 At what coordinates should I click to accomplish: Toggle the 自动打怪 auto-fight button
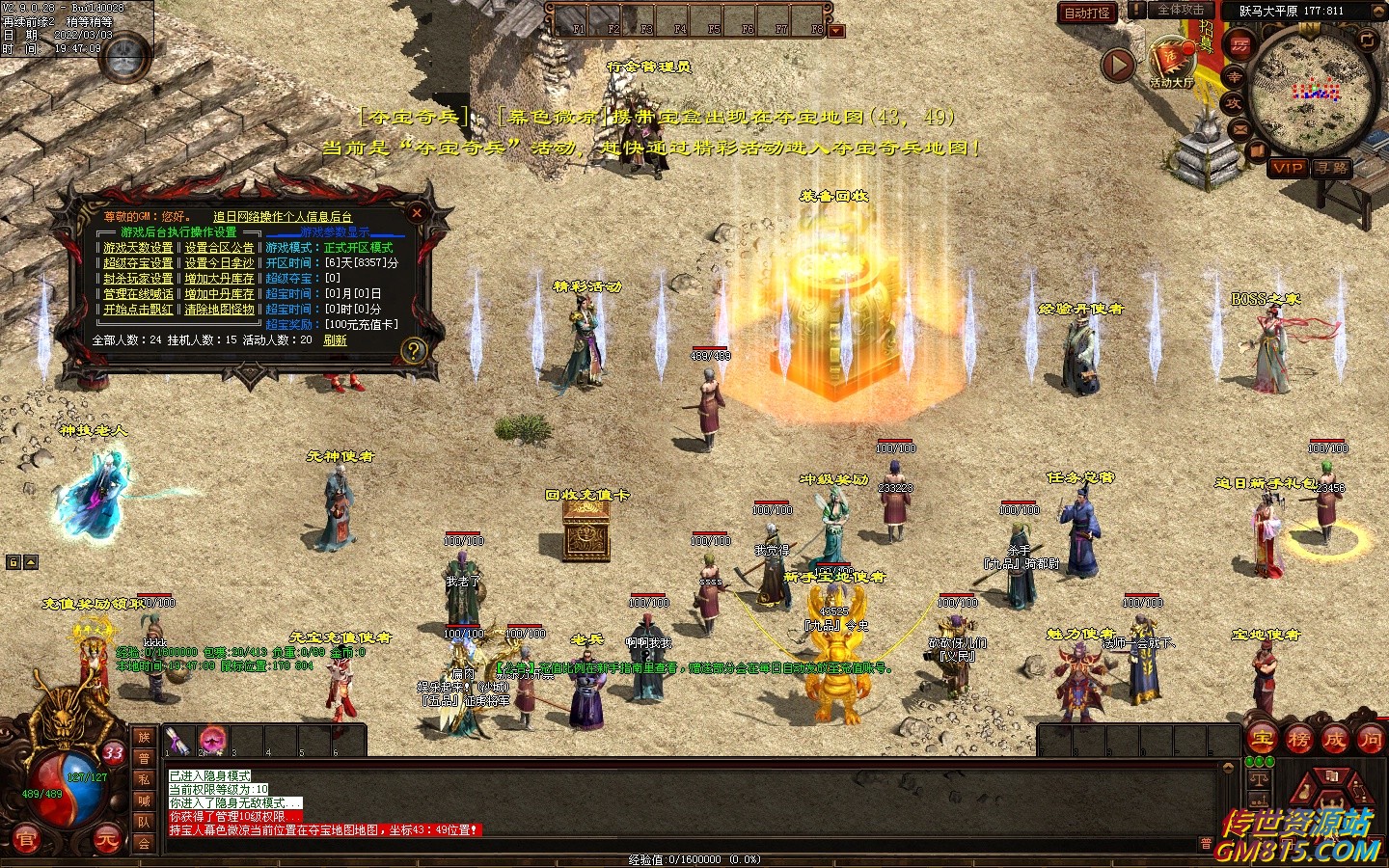click(x=1087, y=13)
